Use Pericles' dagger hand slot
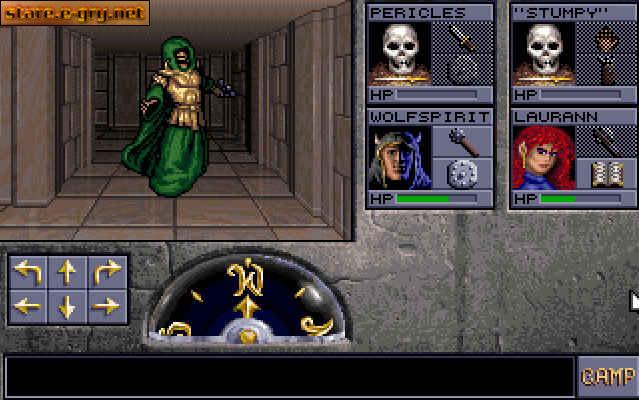This screenshot has width=639, height=400. (462, 38)
